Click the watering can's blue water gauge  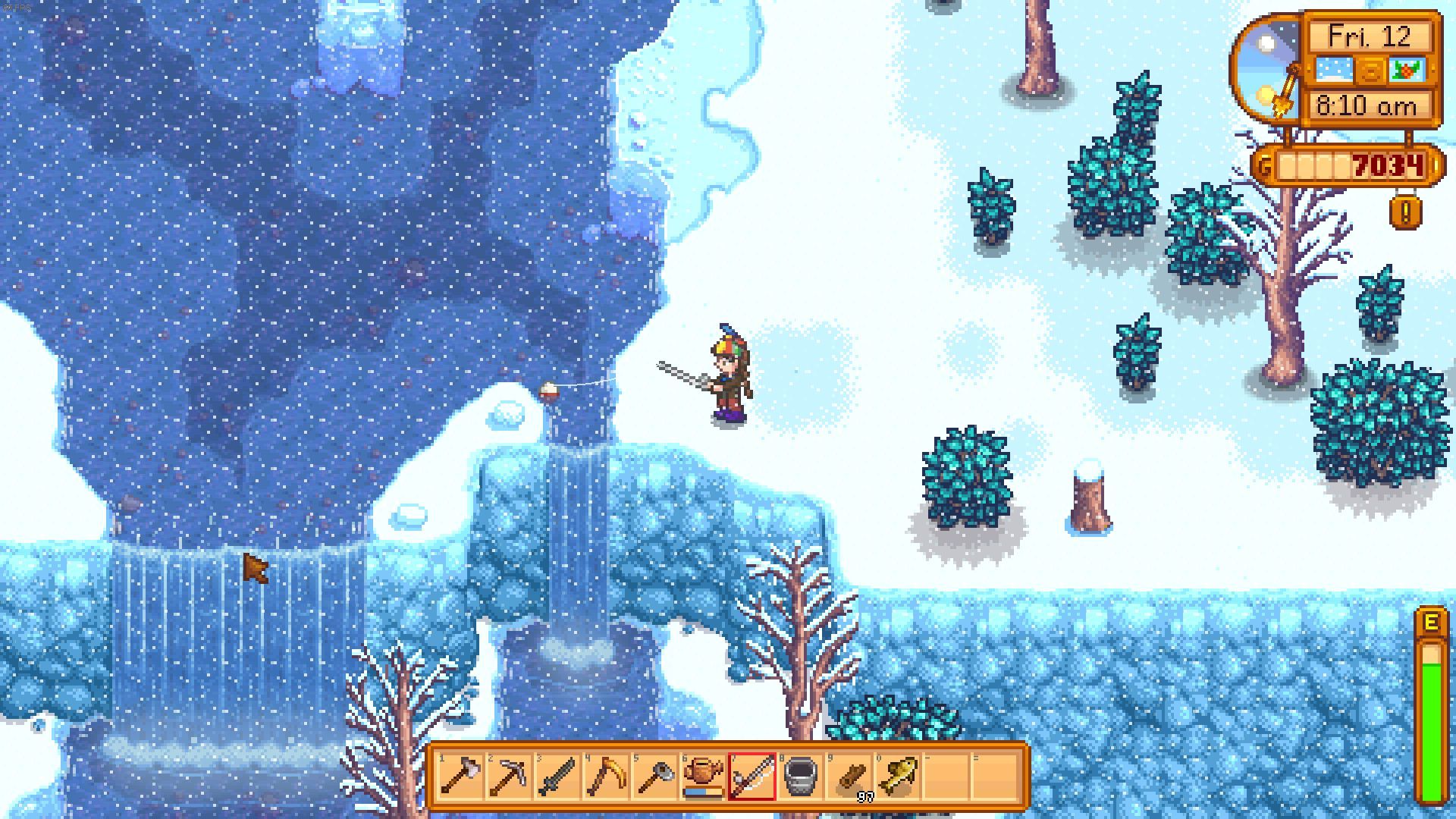pyautogui.click(x=699, y=793)
